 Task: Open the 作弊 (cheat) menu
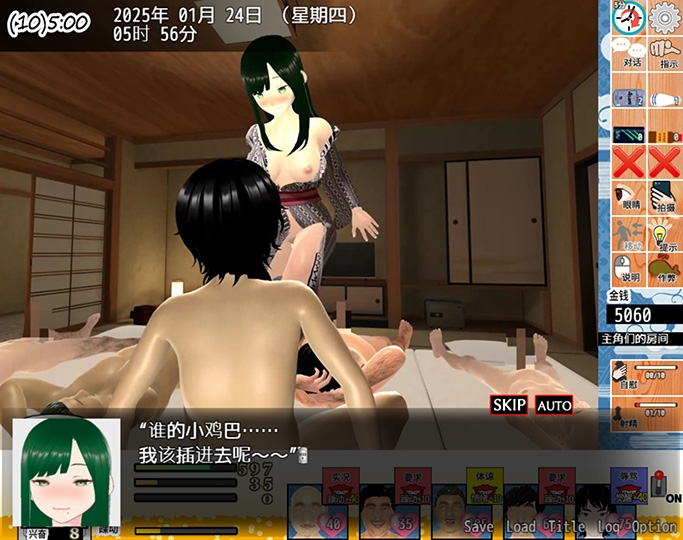665,270
